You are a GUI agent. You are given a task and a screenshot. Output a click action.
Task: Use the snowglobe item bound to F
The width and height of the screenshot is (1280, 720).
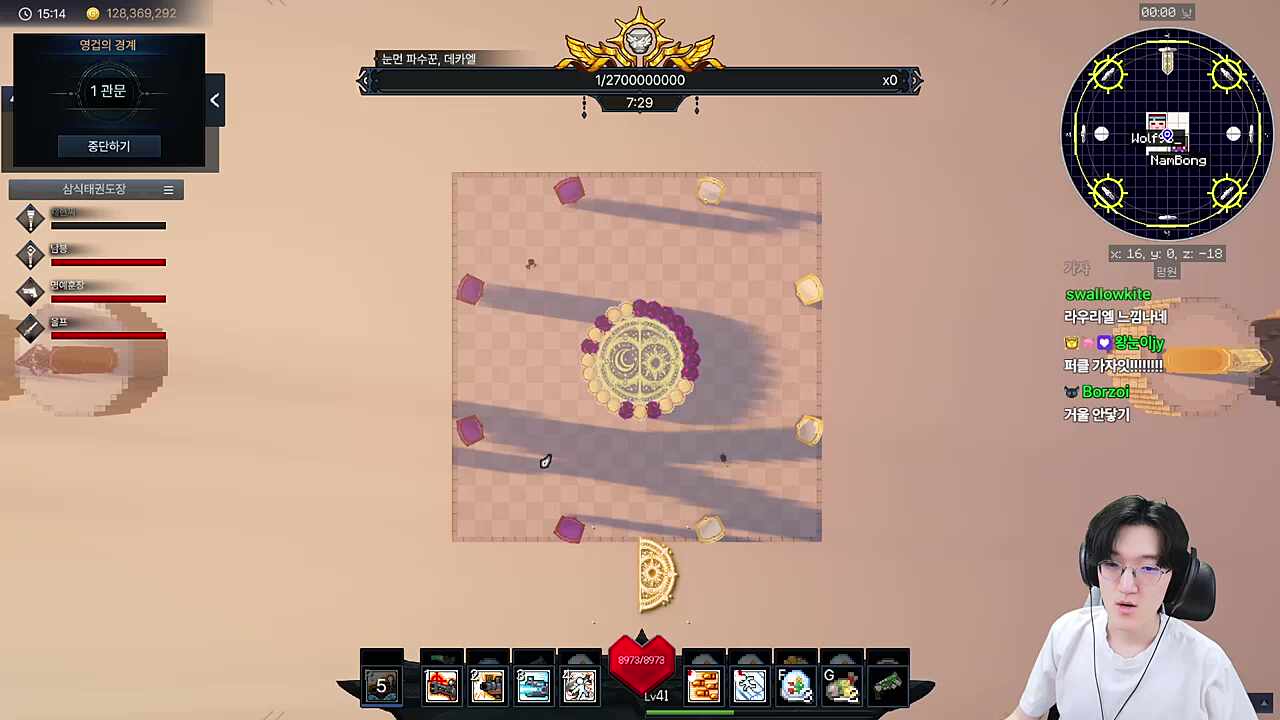click(x=795, y=684)
